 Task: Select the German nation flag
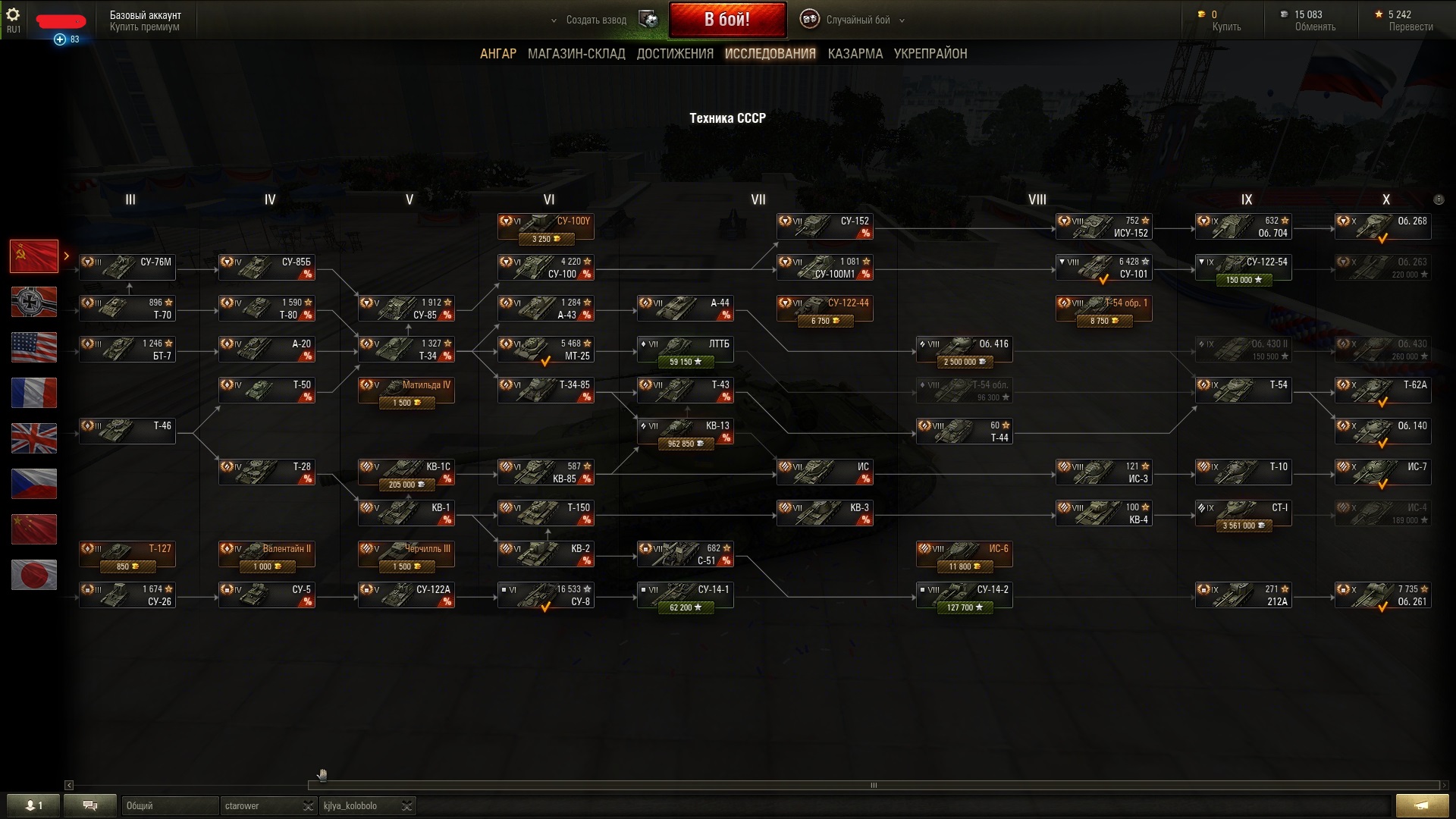pos(34,302)
